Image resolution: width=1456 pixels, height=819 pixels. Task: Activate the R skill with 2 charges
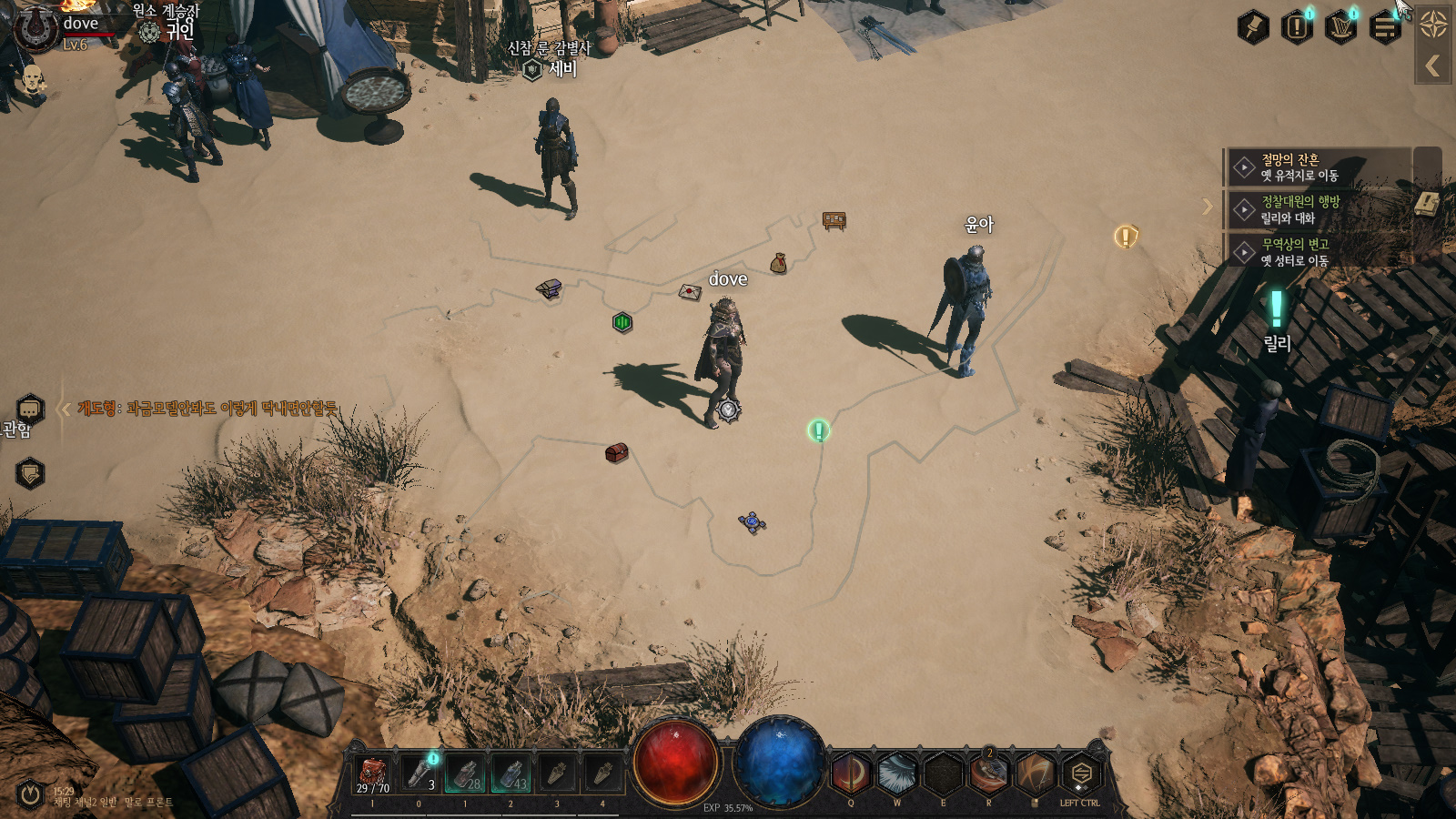pos(989,774)
